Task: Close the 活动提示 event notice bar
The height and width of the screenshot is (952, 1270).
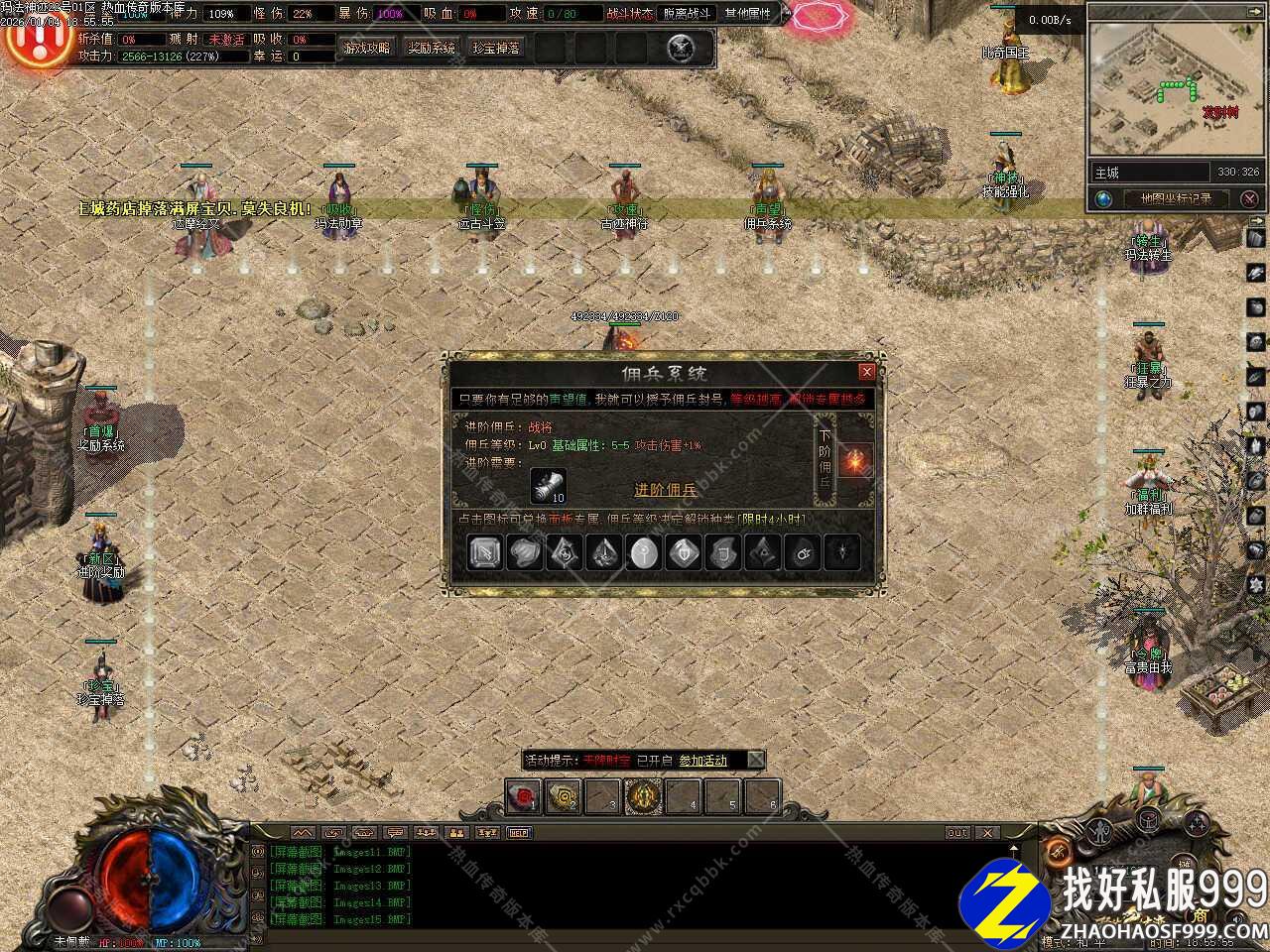Action: (x=756, y=761)
